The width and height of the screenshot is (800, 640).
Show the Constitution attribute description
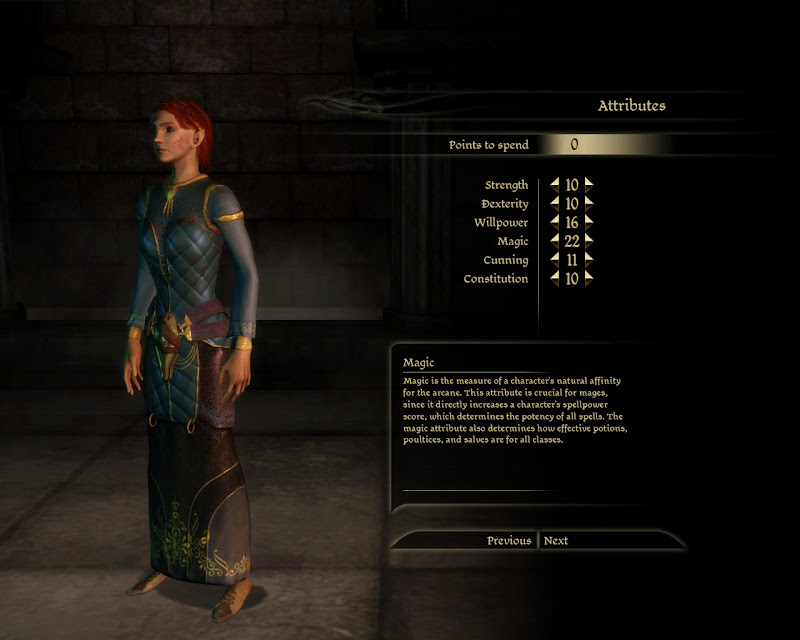pos(496,279)
